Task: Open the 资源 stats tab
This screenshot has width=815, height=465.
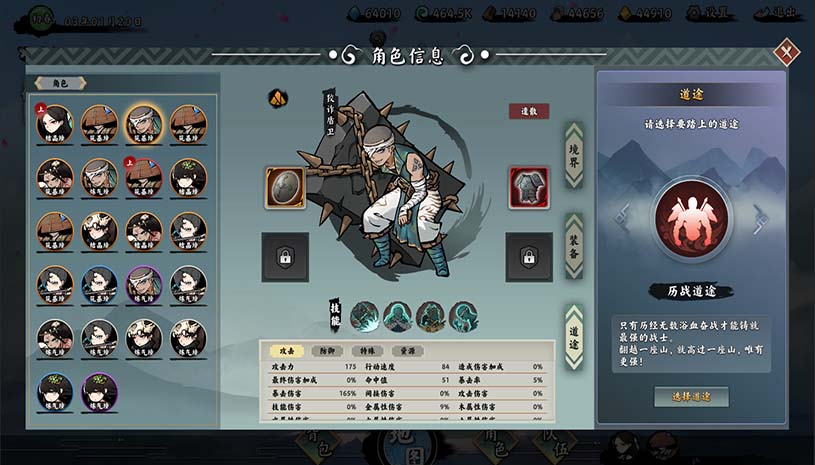Action: click(x=408, y=351)
